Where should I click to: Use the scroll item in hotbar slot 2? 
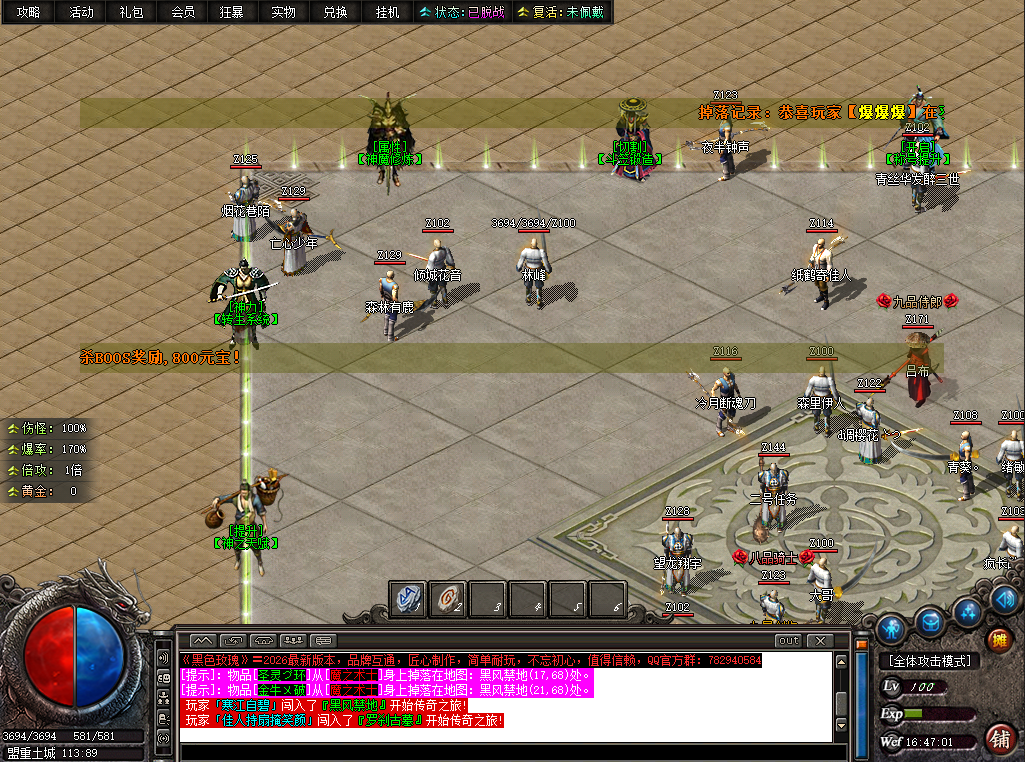click(x=447, y=599)
